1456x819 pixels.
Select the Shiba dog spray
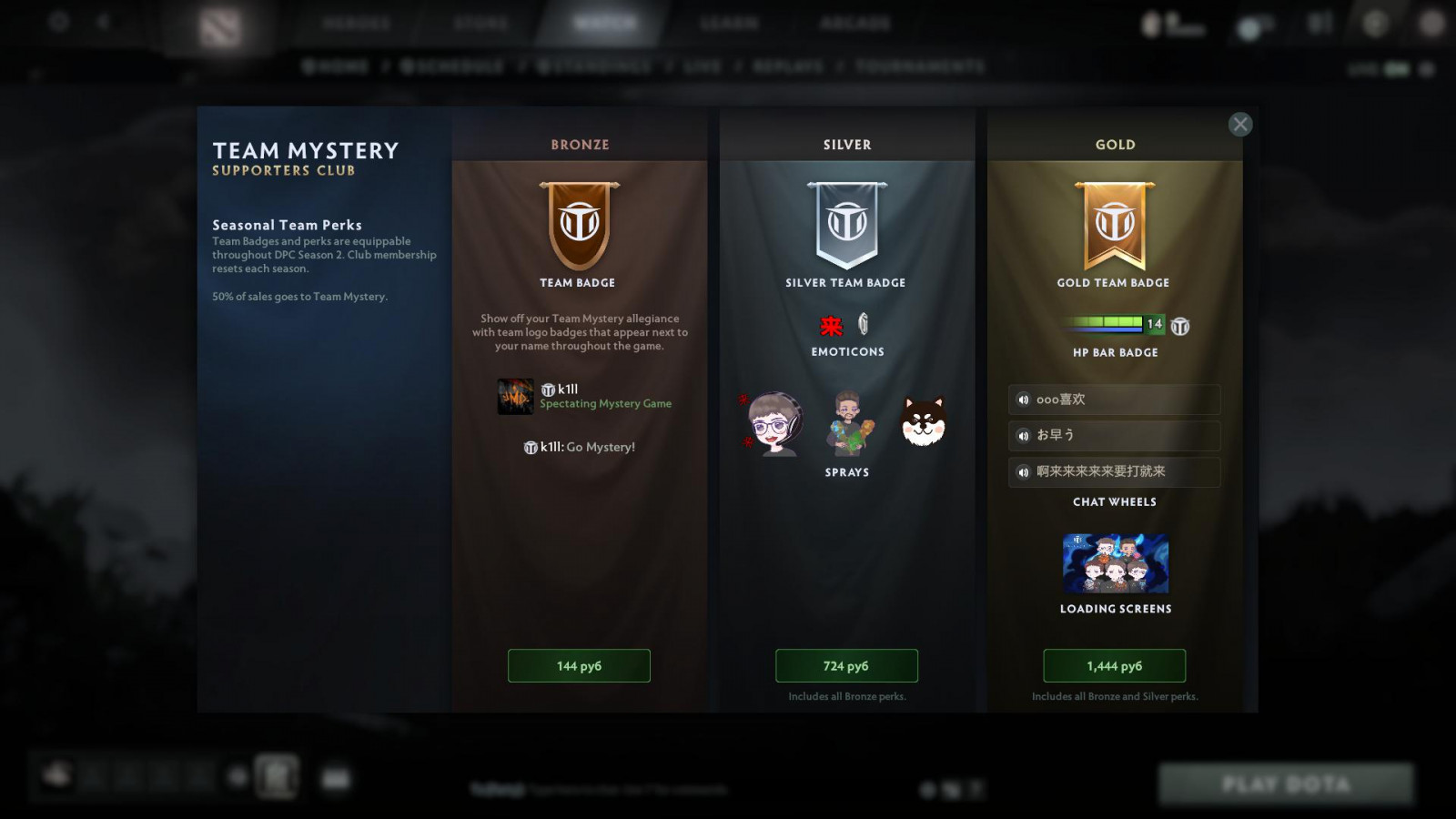point(924,422)
